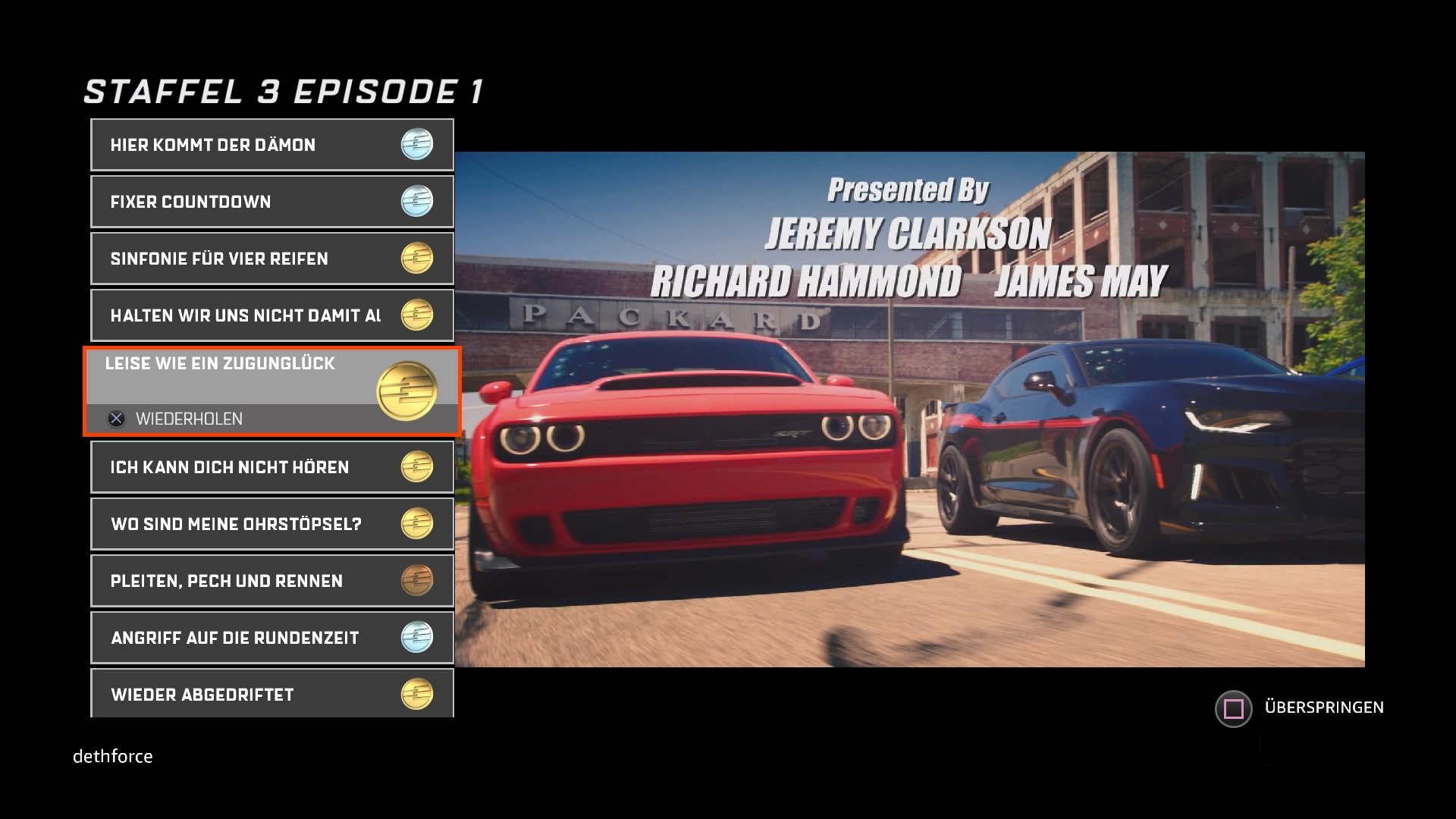Select the gold medal on SINFONIE FÜR VIER REIFEN

416,258
